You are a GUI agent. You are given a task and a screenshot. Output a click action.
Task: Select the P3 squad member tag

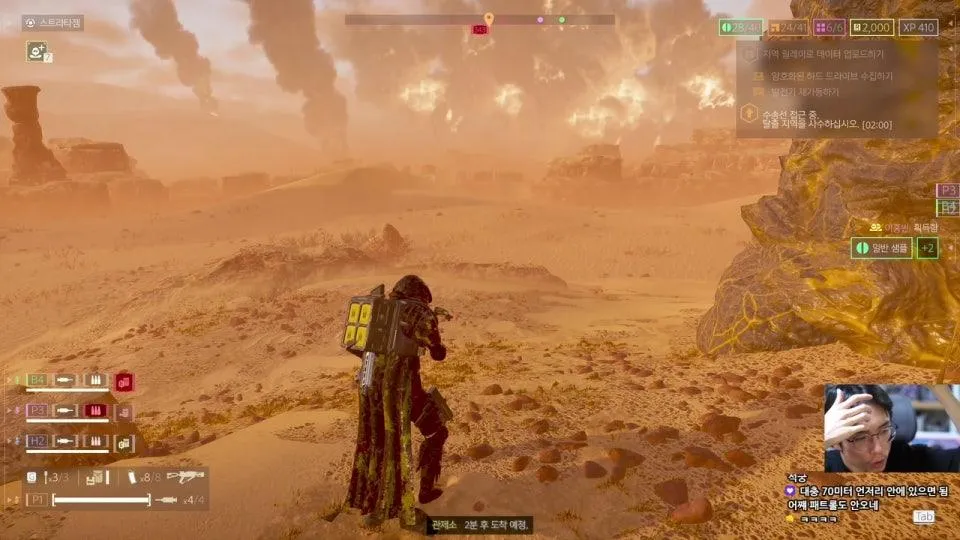pyautogui.click(x=37, y=410)
